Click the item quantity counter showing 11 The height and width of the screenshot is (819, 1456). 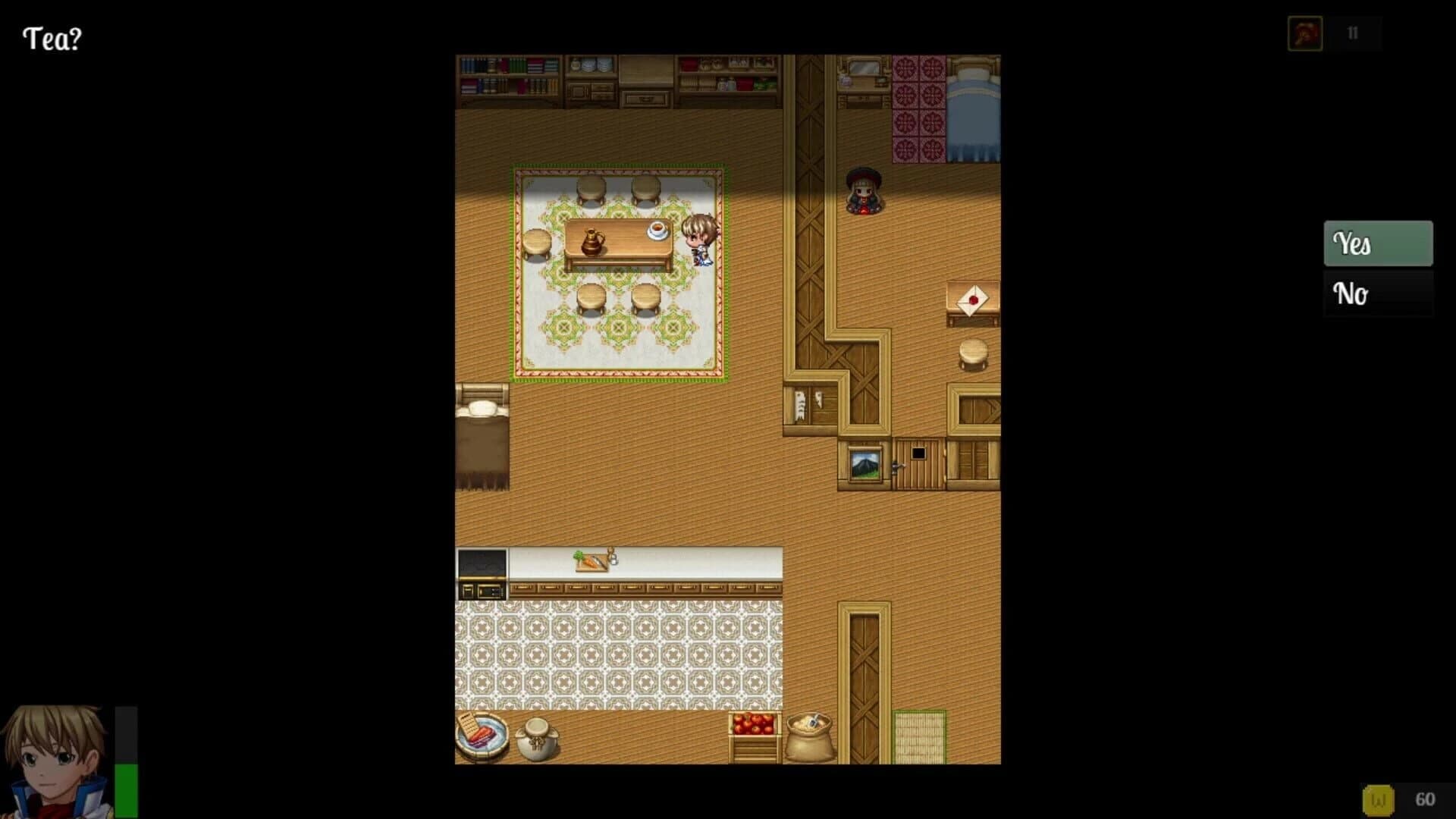click(x=1352, y=33)
